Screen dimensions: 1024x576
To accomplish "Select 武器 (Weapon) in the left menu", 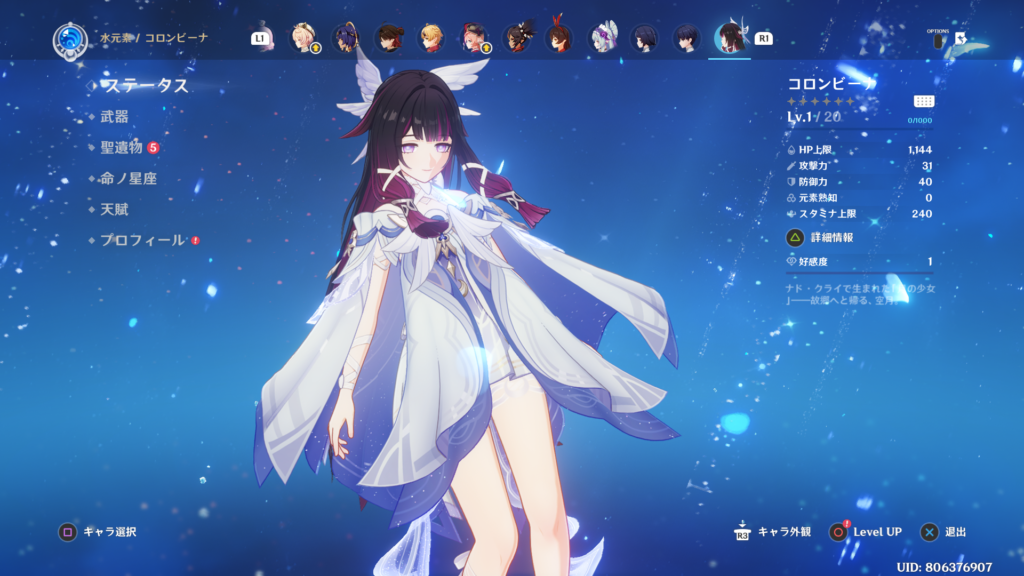I will [x=114, y=117].
